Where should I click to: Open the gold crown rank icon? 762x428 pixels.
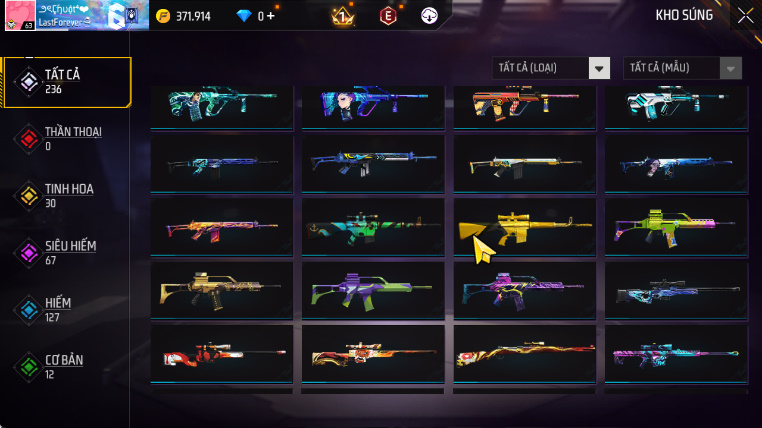342,15
